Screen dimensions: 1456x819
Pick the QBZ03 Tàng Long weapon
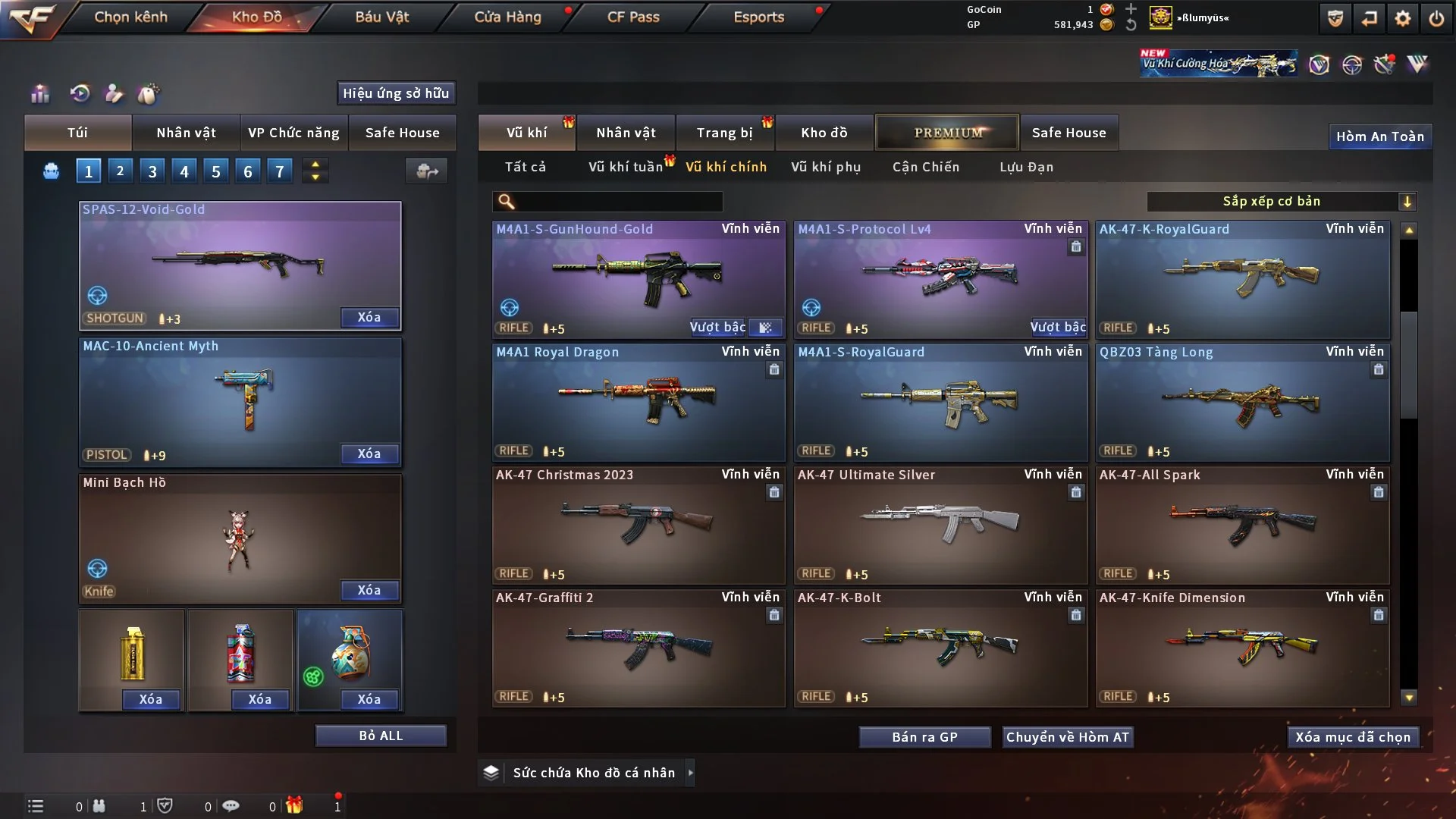1242,402
